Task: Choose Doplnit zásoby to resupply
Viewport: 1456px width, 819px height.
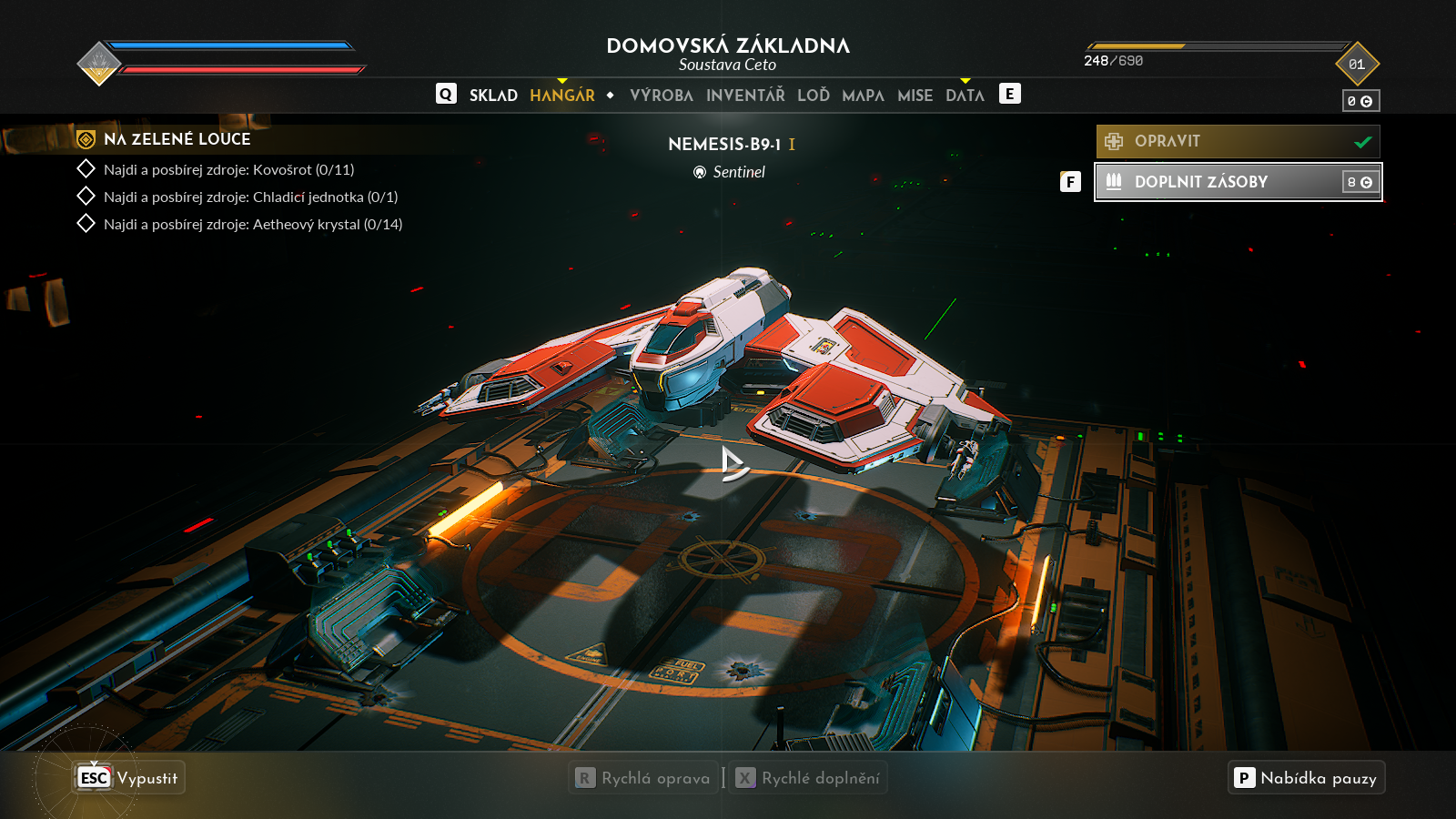Action: click(1238, 182)
